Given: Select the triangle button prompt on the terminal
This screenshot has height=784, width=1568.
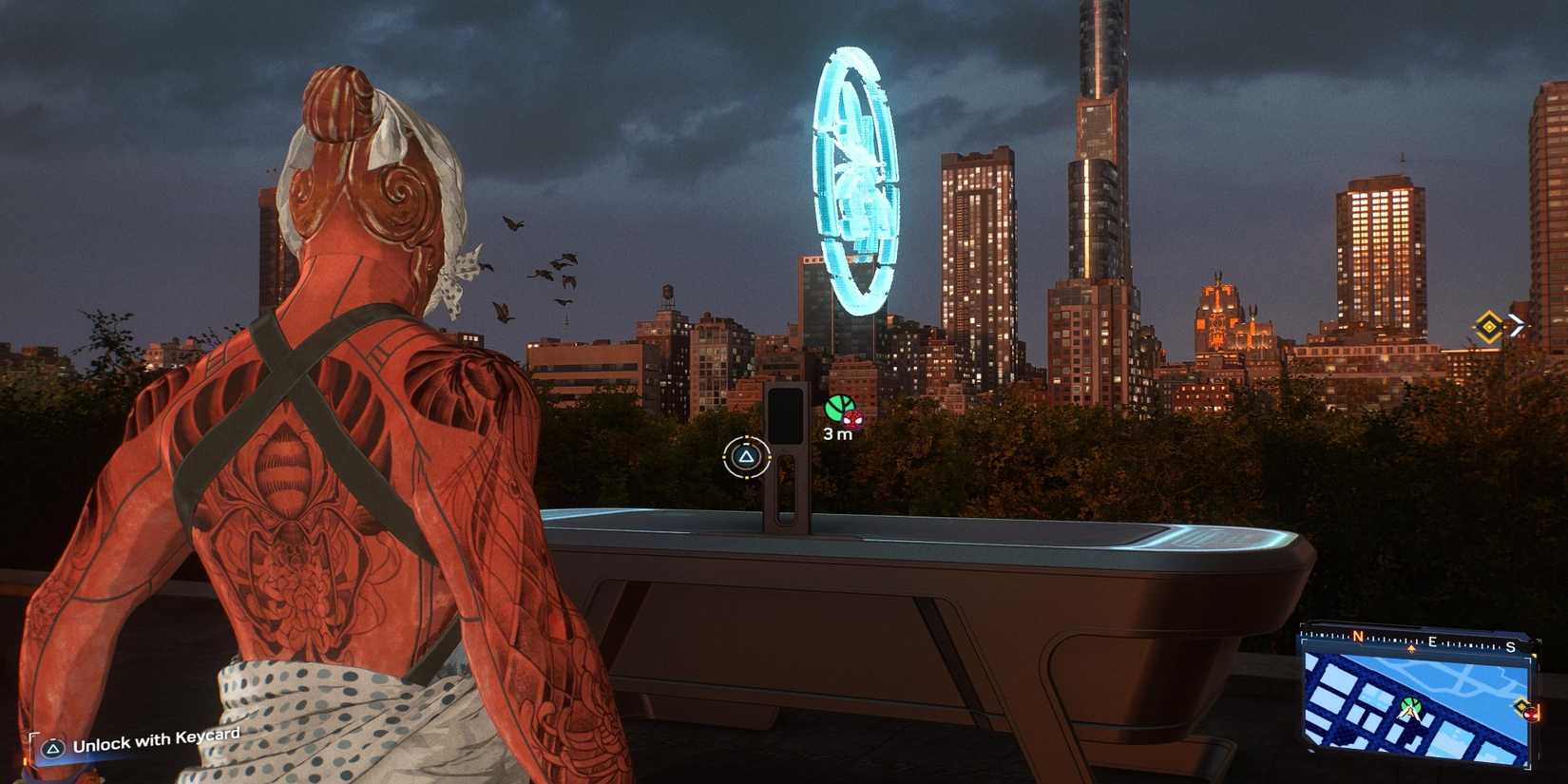Looking at the screenshot, I should [746, 457].
